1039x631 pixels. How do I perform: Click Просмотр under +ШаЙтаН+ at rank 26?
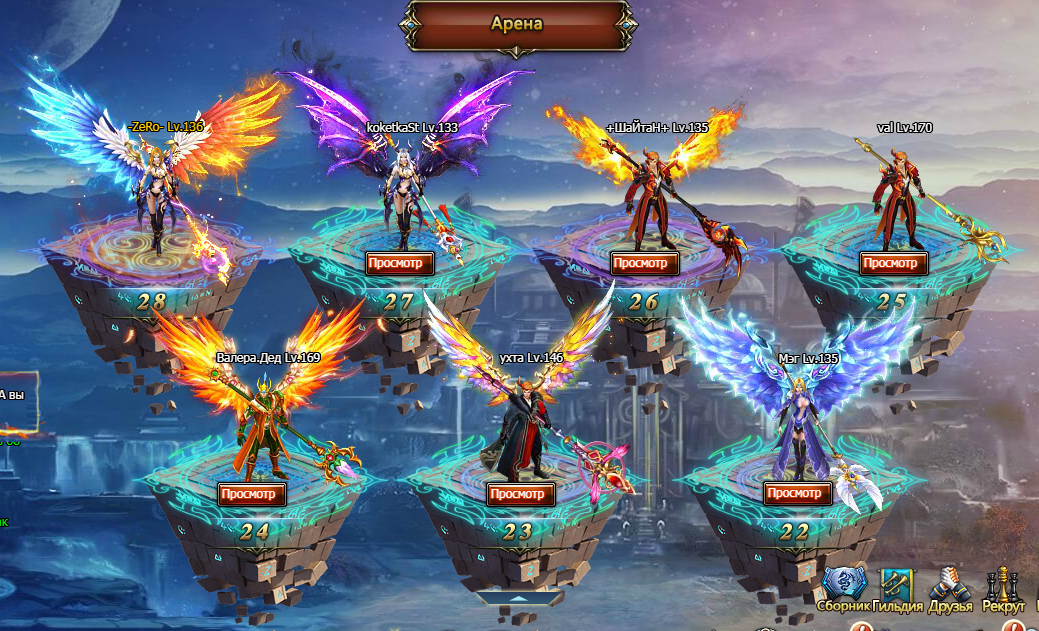tap(645, 263)
